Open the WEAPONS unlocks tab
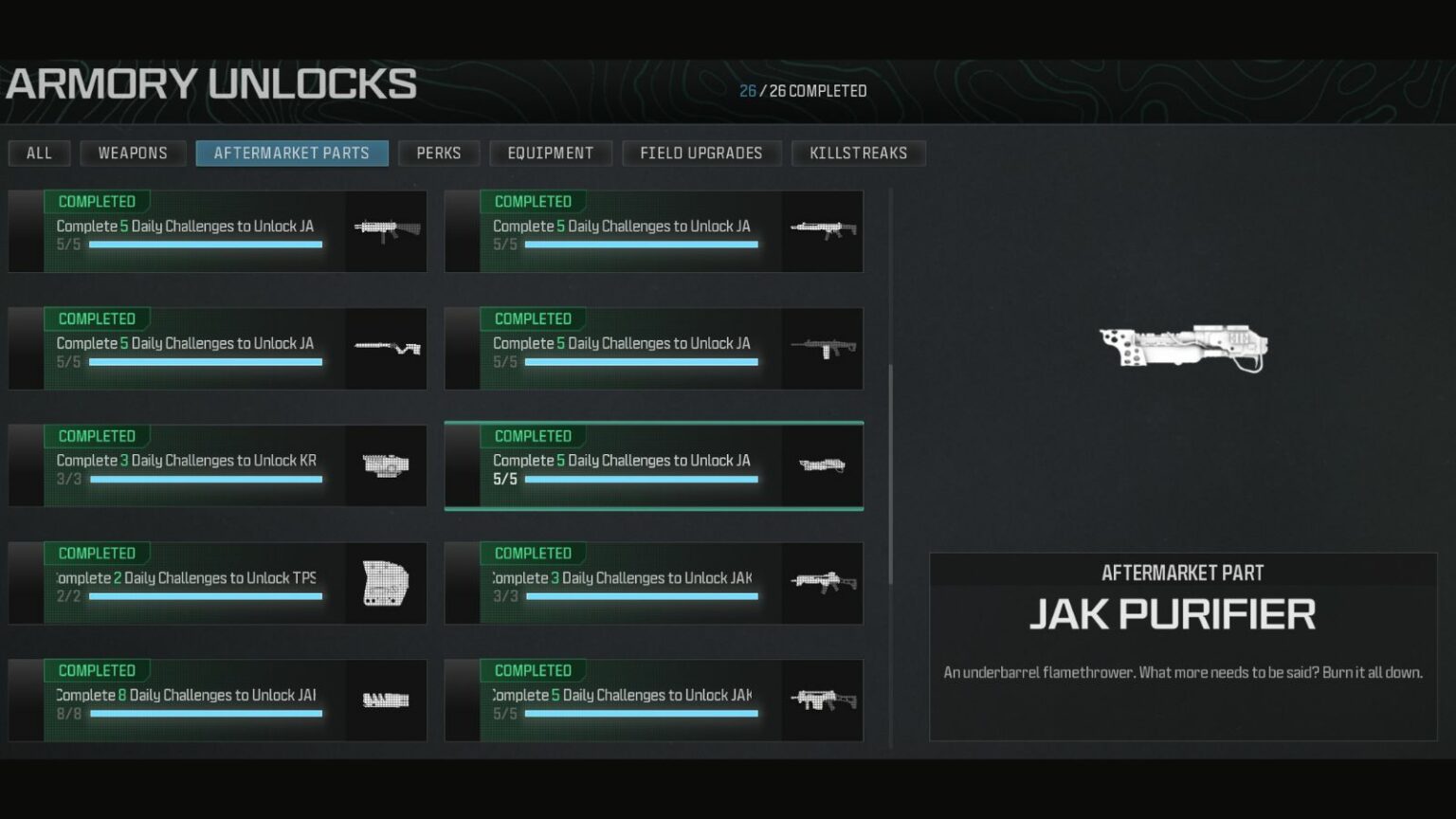 point(133,153)
